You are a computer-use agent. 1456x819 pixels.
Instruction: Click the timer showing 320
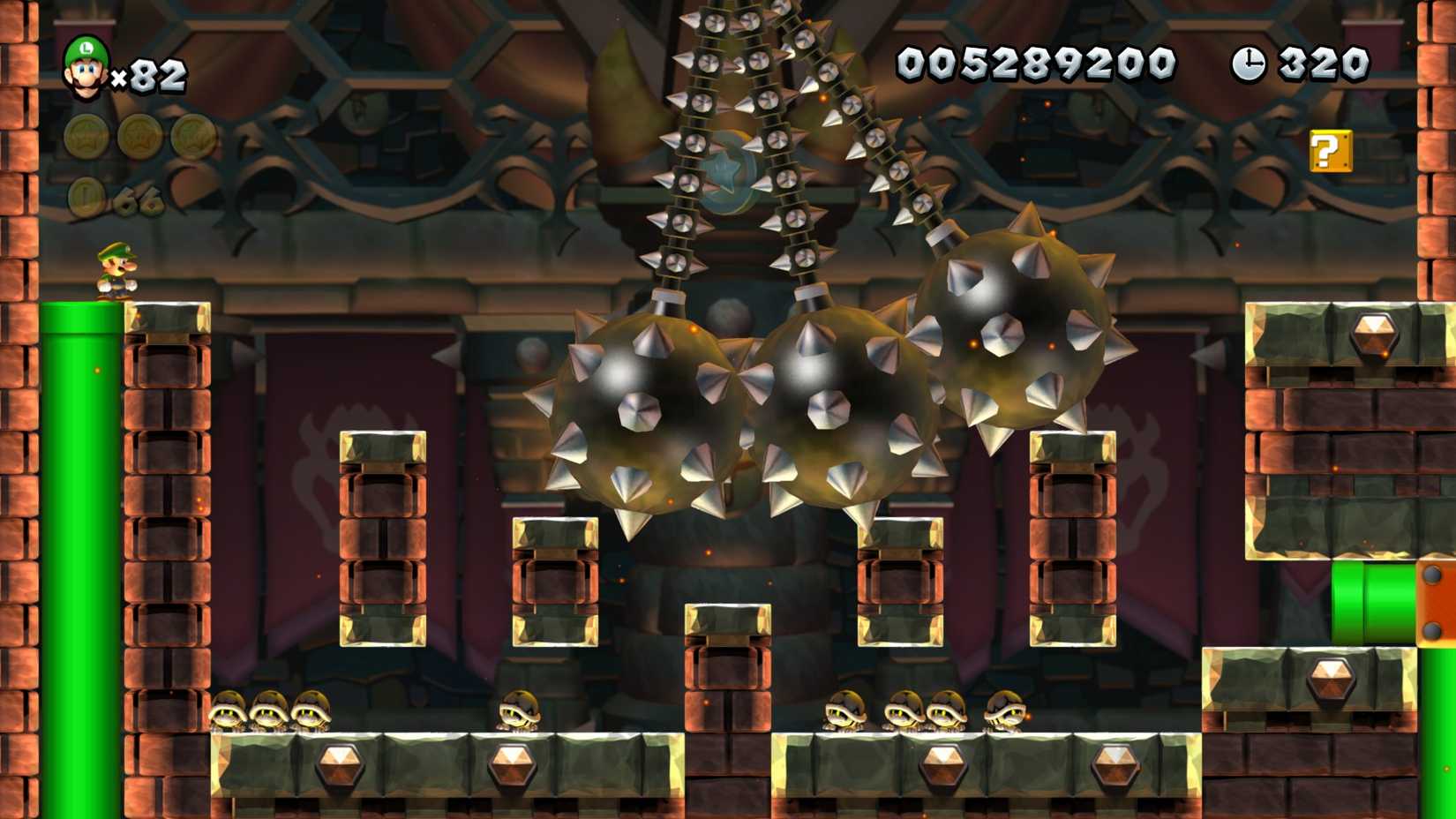point(1322,62)
